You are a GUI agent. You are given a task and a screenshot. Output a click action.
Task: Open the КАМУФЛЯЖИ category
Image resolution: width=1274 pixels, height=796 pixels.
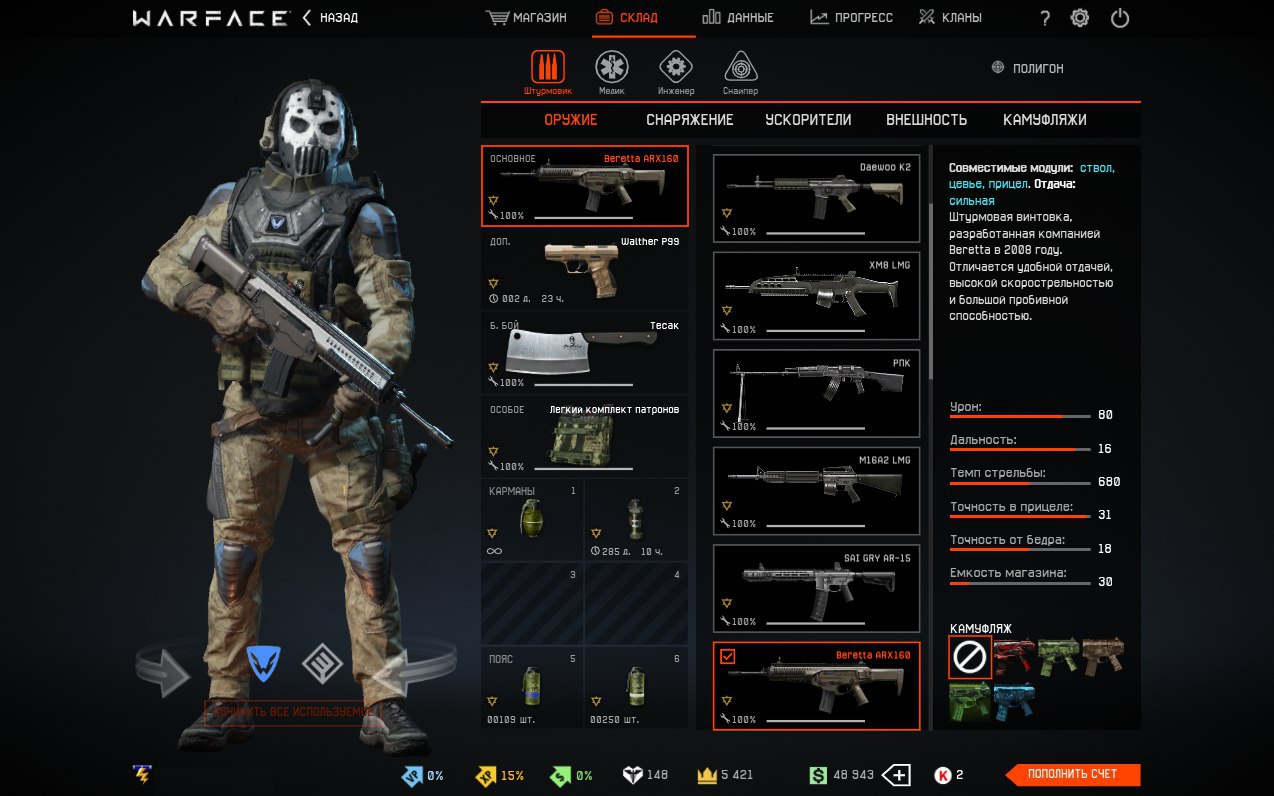tap(1044, 120)
